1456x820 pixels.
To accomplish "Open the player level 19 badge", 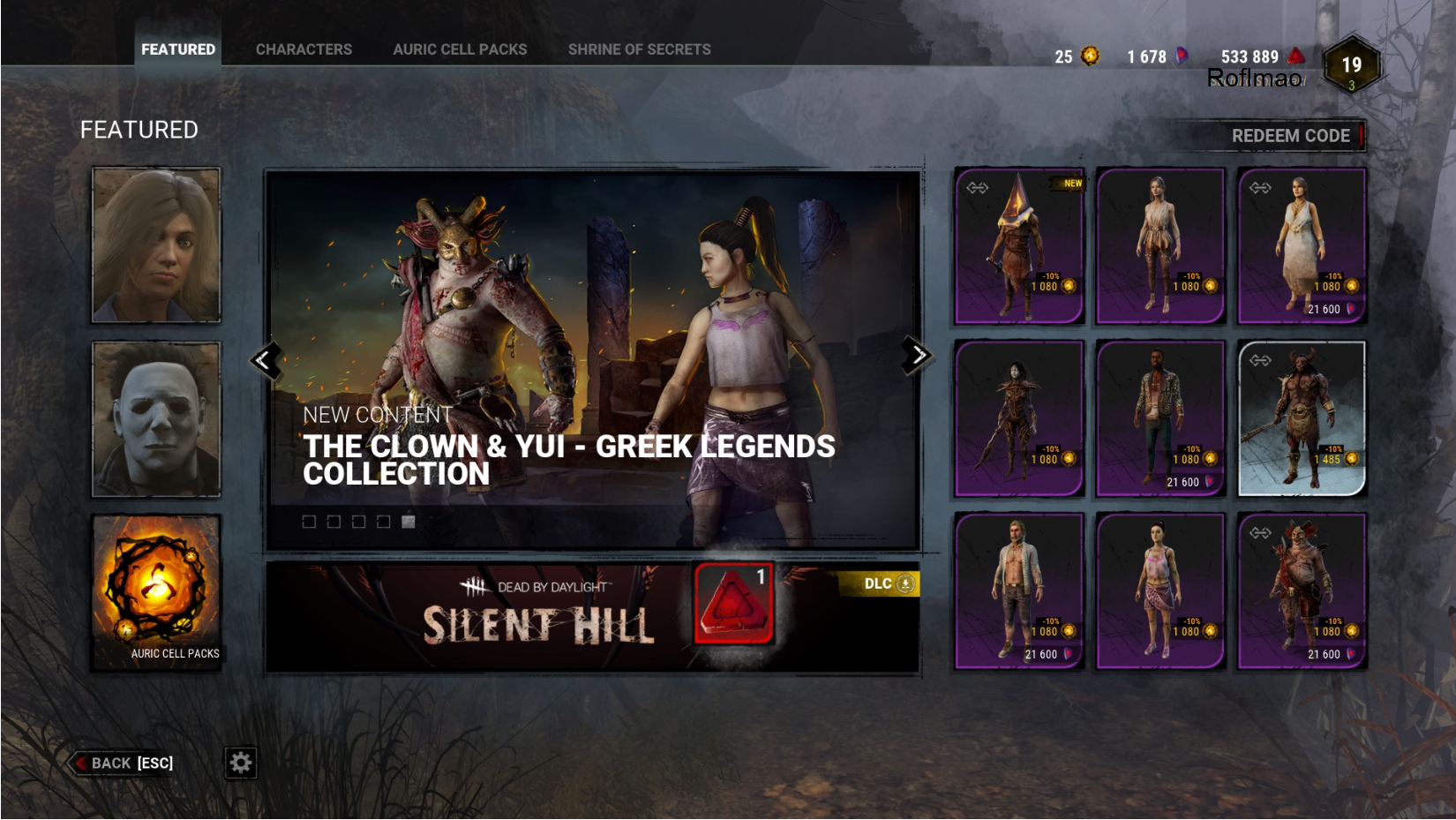I will [x=1351, y=65].
